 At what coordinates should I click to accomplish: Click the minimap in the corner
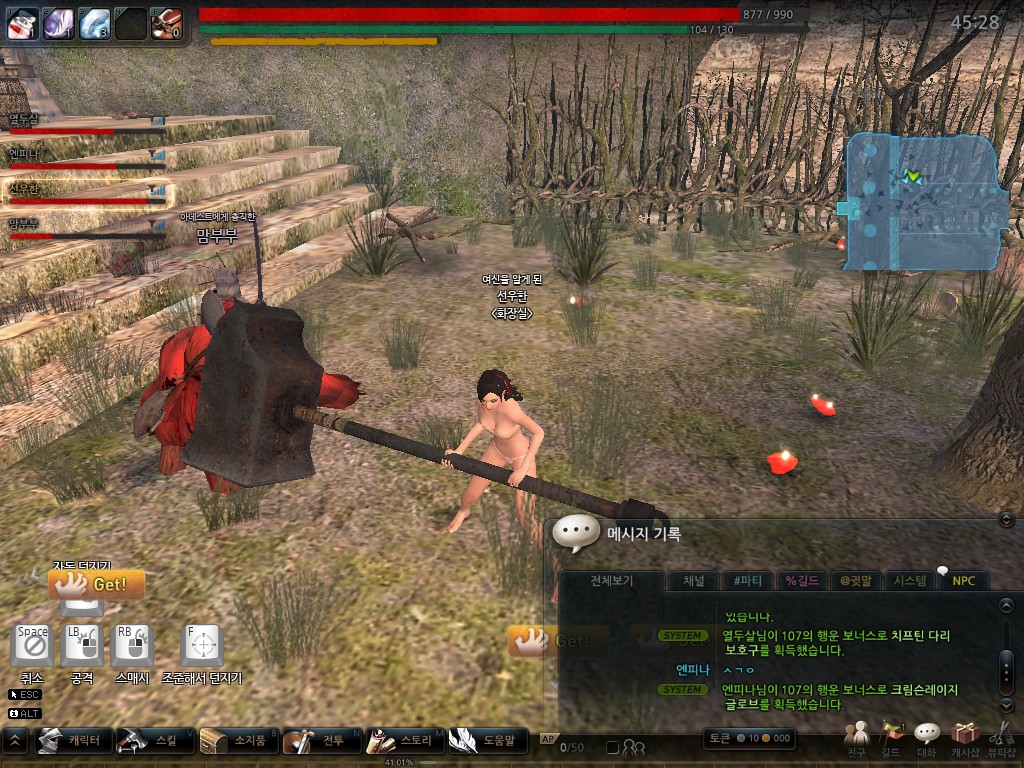coord(921,200)
